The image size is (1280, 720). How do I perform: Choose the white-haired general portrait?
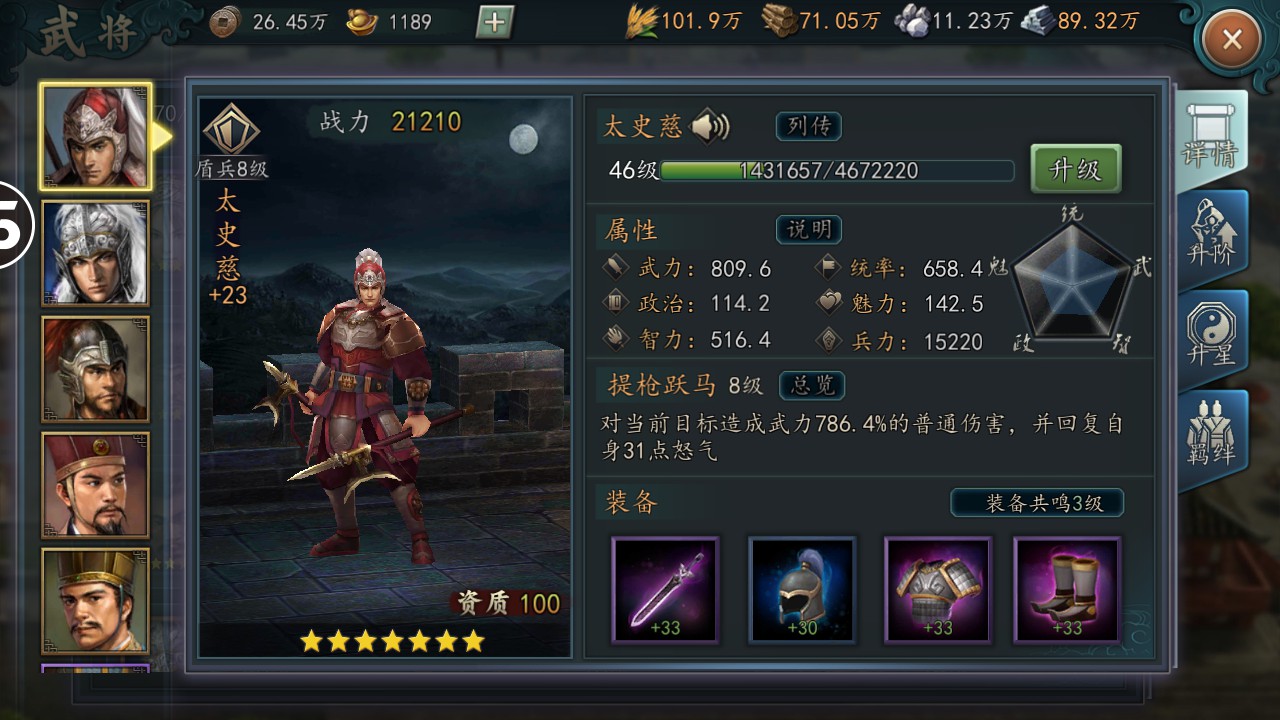tap(95, 253)
